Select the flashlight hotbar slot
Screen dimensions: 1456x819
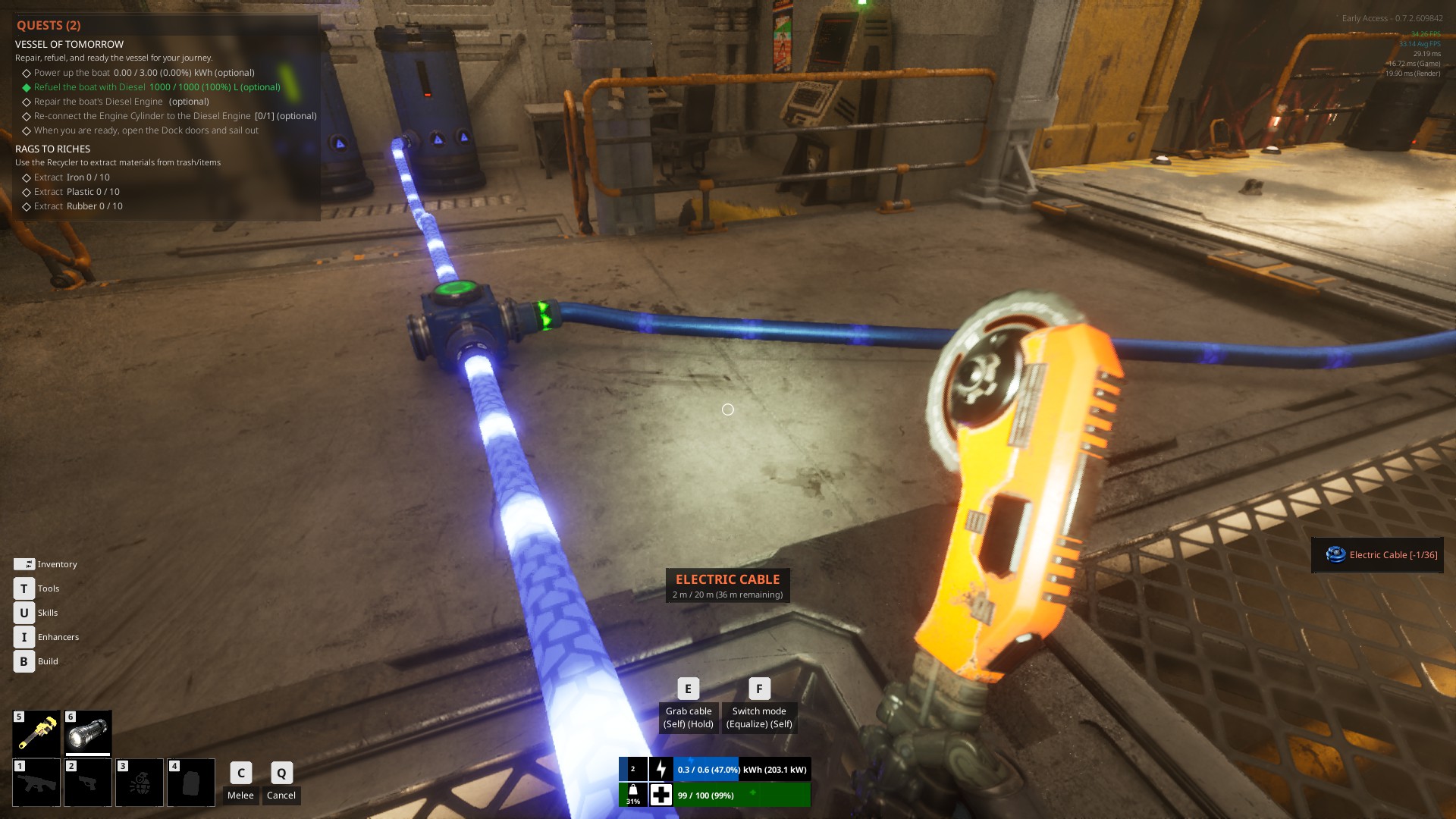(88, 733)
